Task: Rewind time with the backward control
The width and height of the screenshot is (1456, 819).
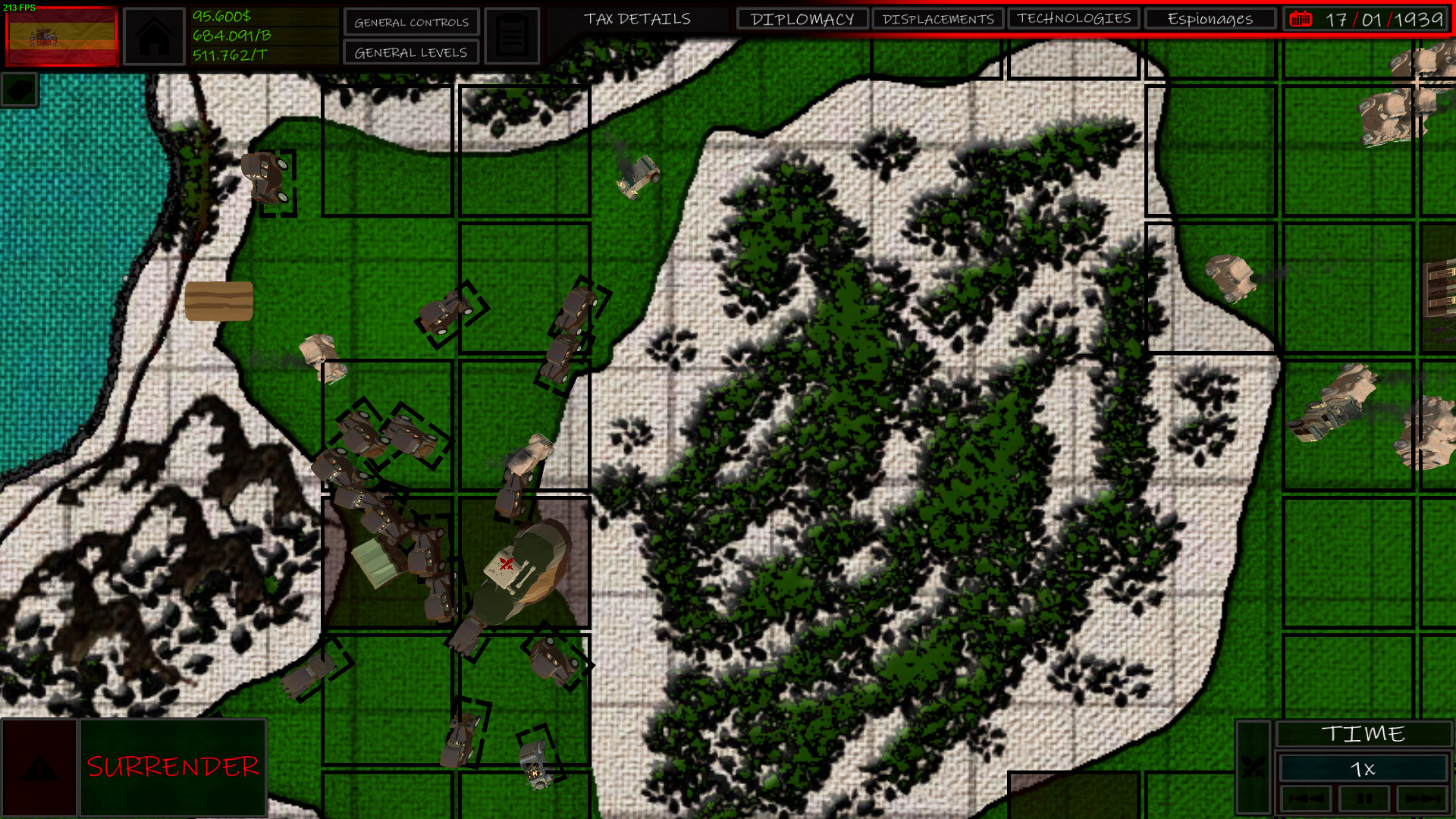Action: click(x=1305, y=799)
